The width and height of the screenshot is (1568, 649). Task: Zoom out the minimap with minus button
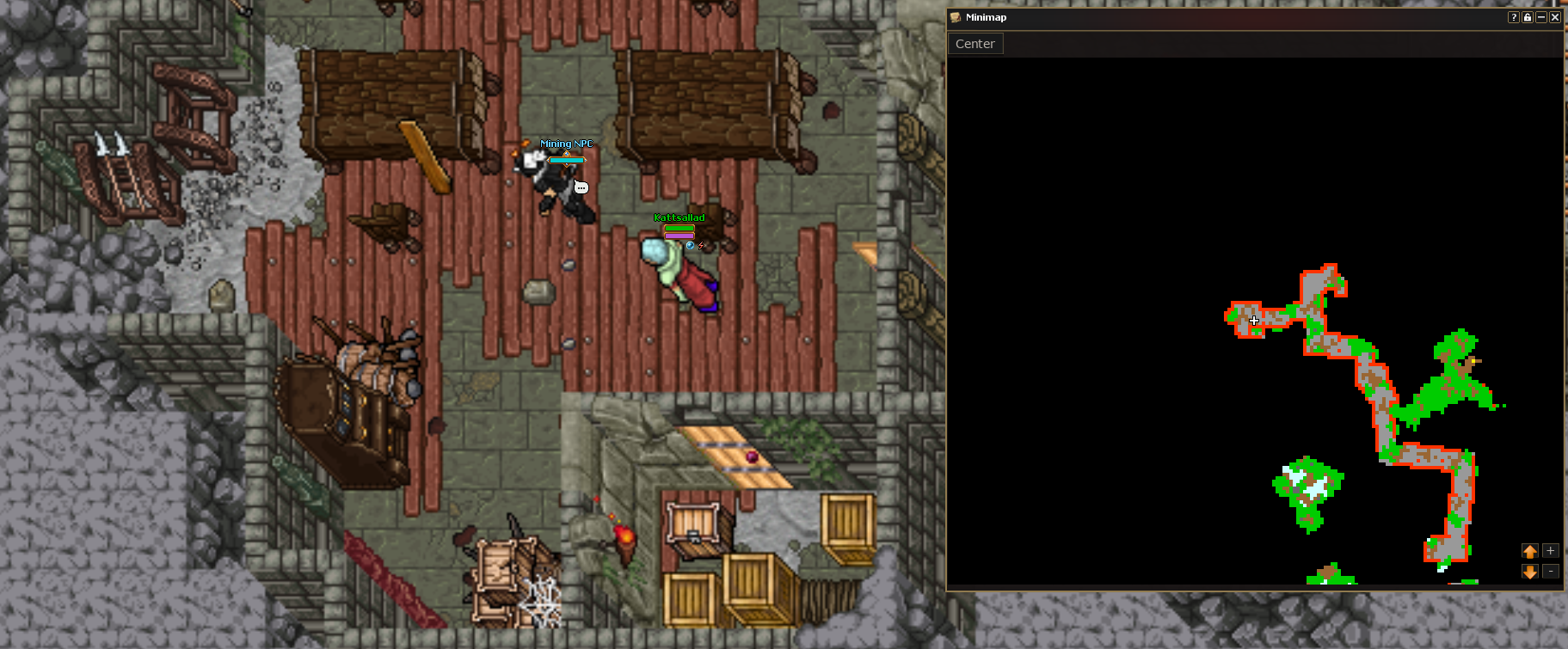1550,572
